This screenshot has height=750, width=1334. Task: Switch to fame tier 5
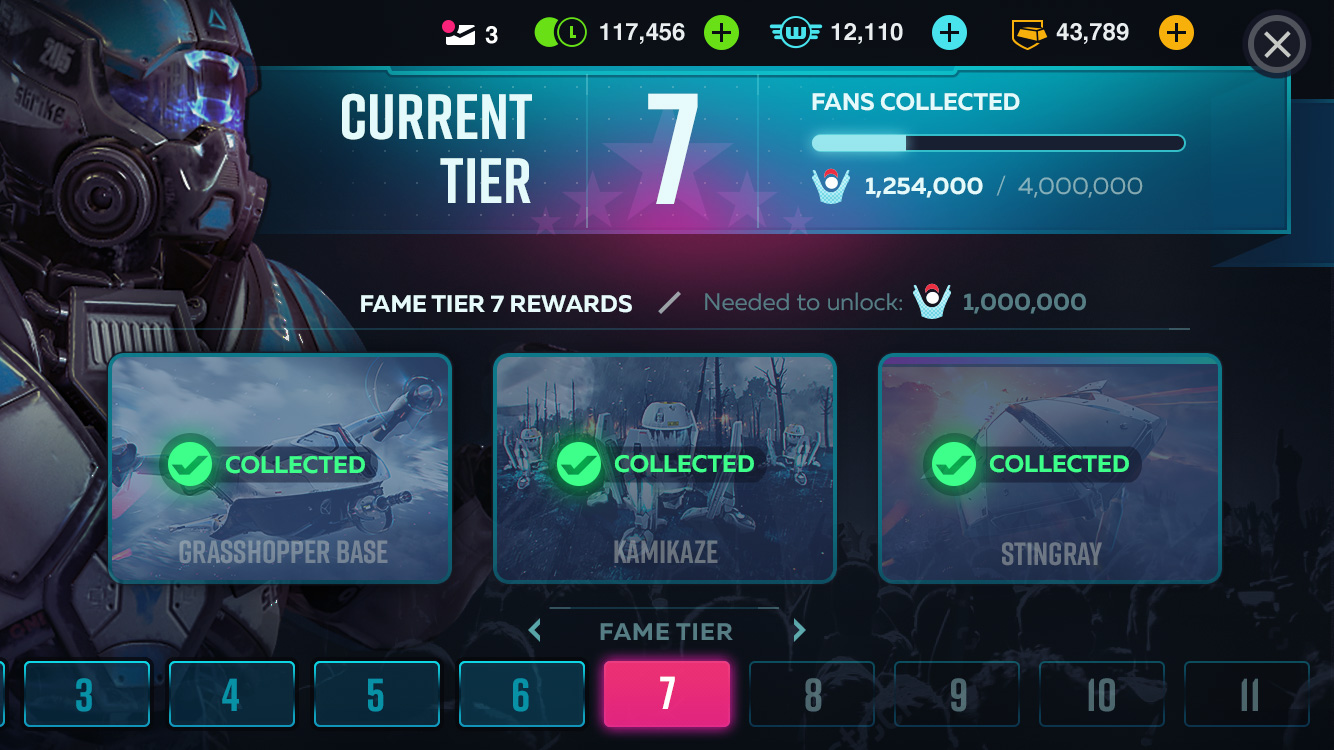coord(376,694)
